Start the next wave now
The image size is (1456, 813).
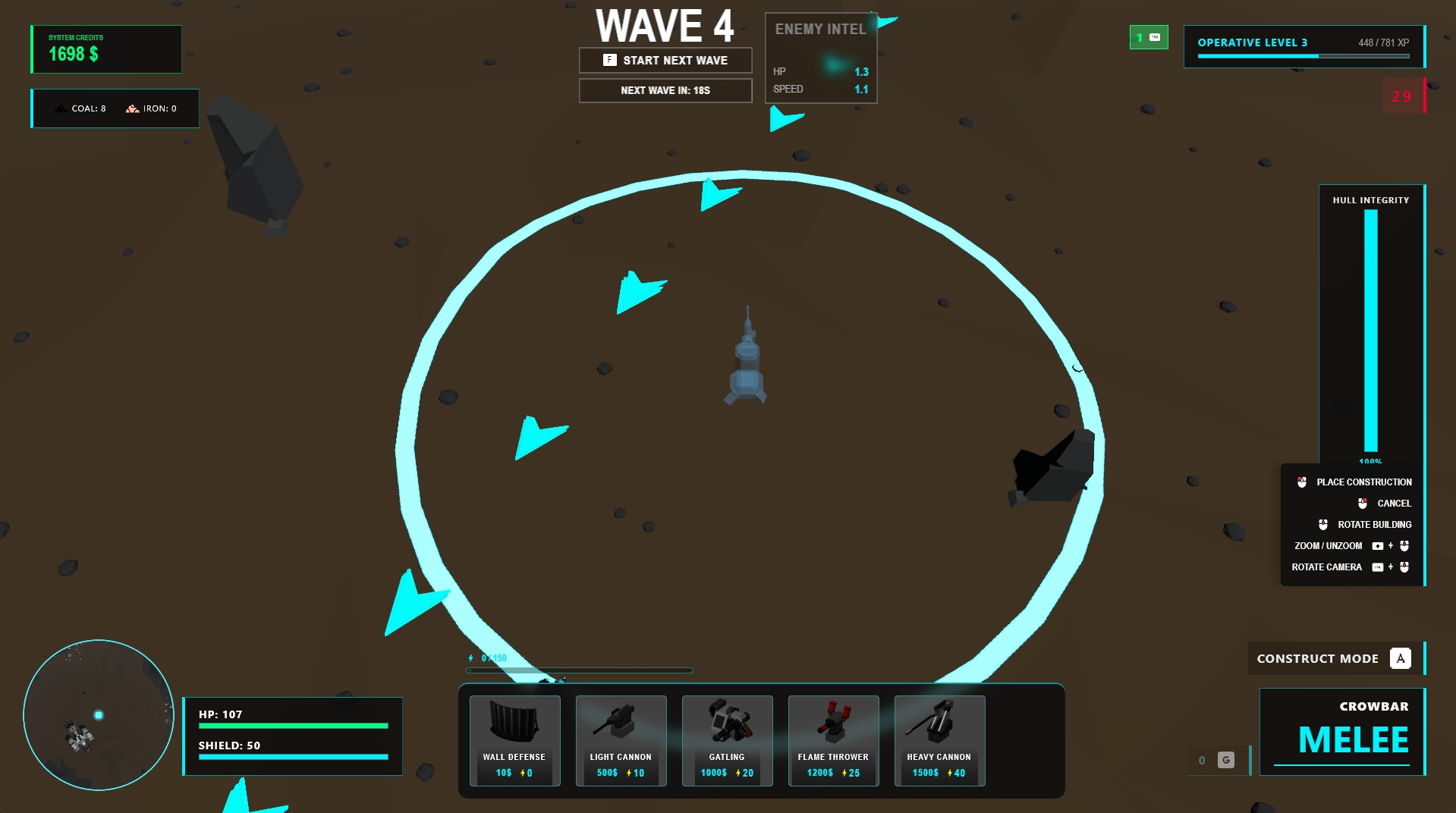tap(665, 61)
